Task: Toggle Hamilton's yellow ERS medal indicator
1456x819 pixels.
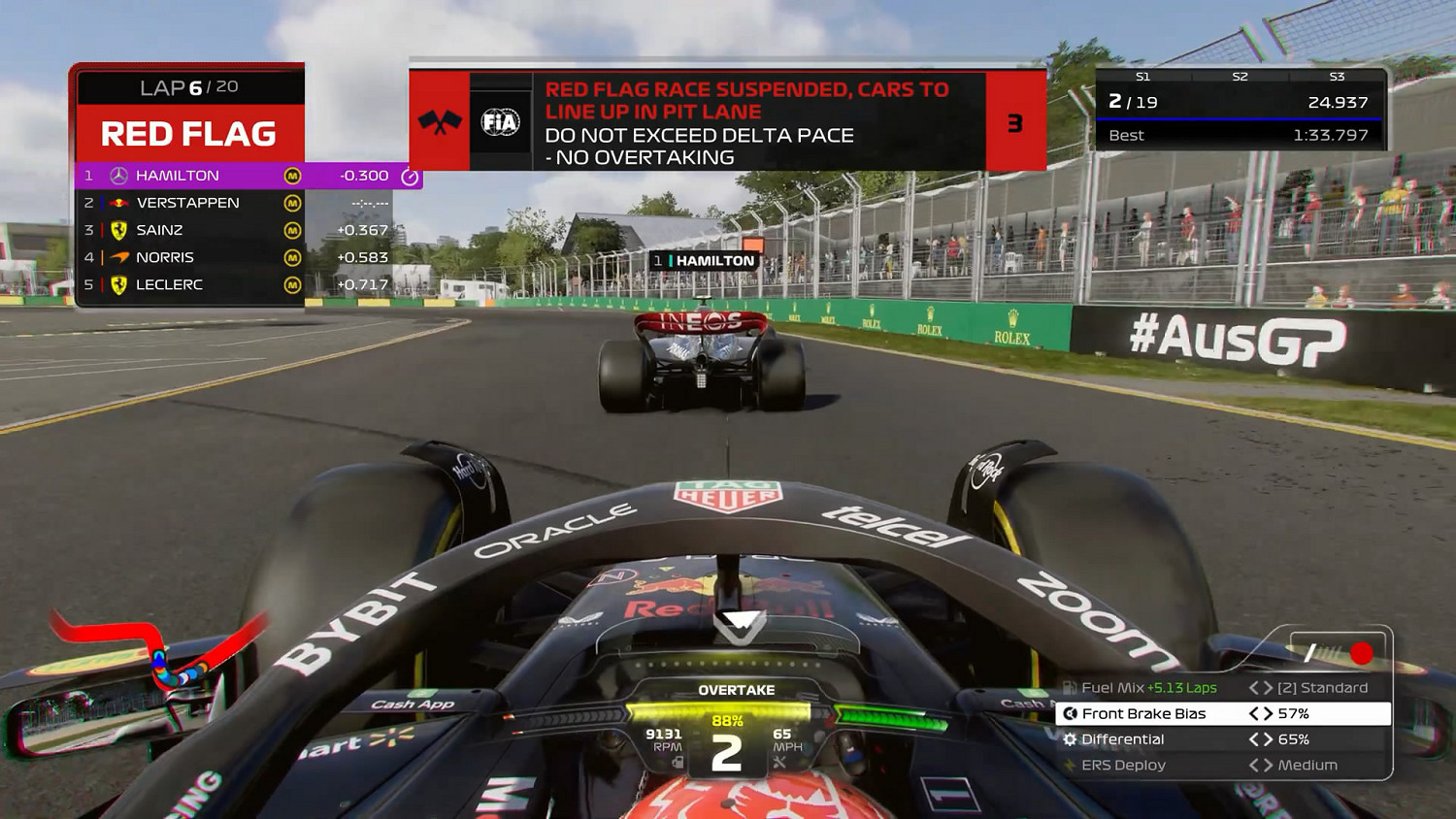Action: point(292,176)
